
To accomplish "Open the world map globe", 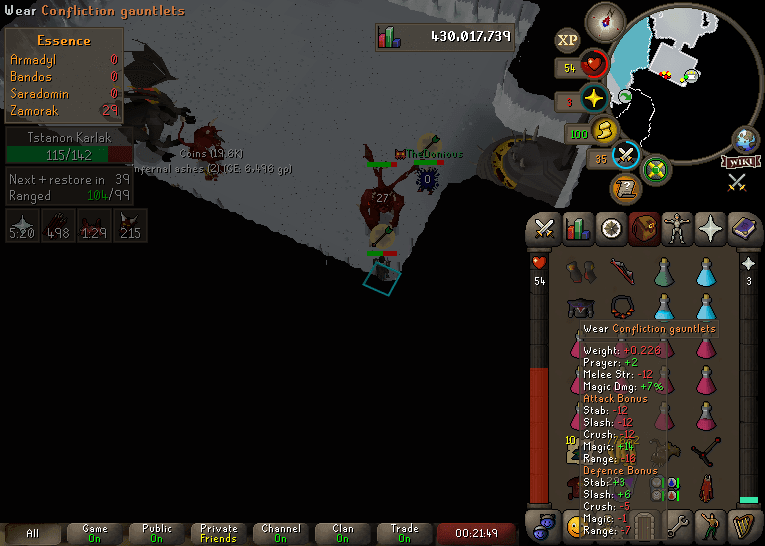I will click(x=746, y=139).
